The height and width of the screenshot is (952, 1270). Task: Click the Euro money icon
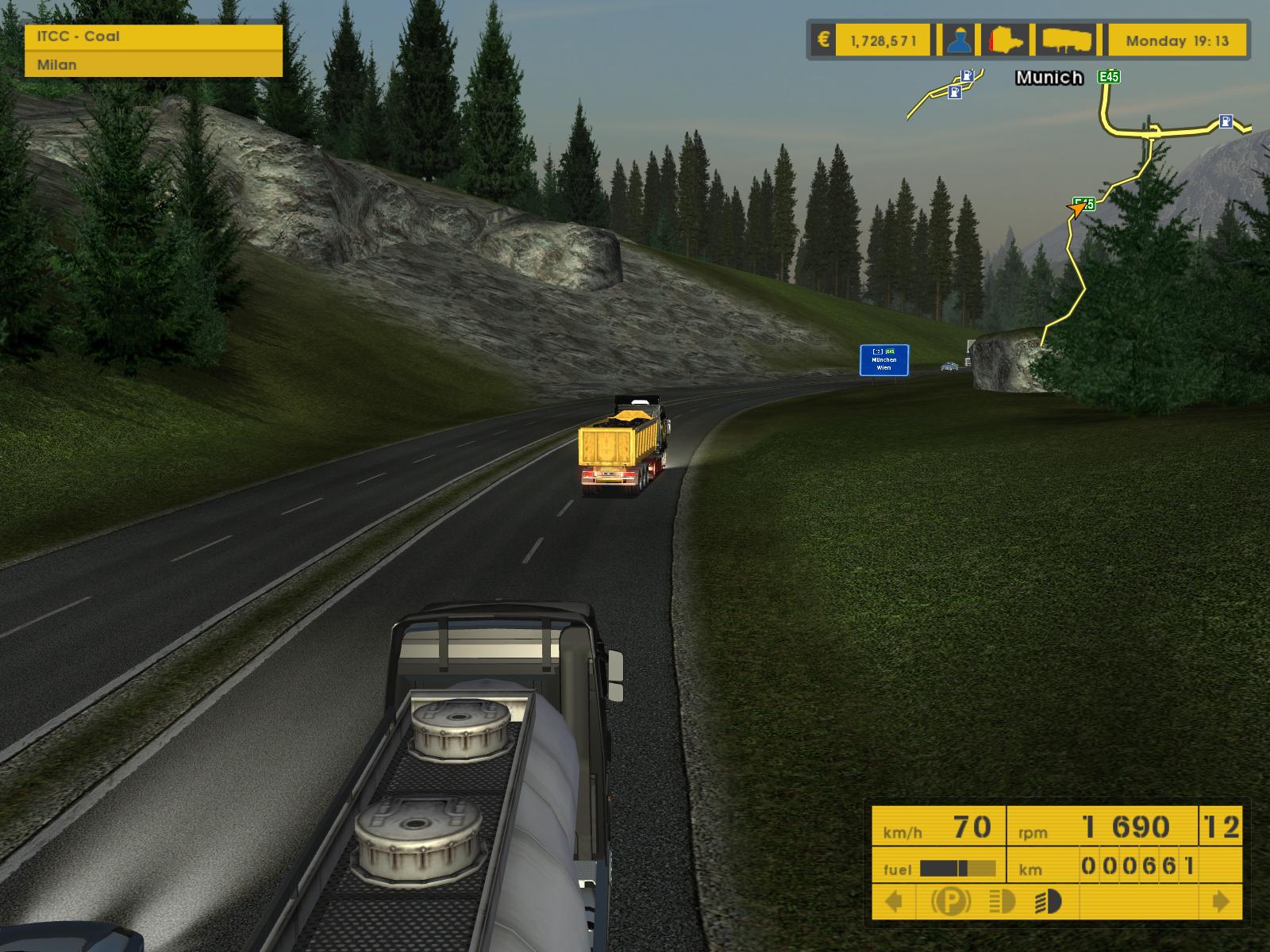pos(824,40)
